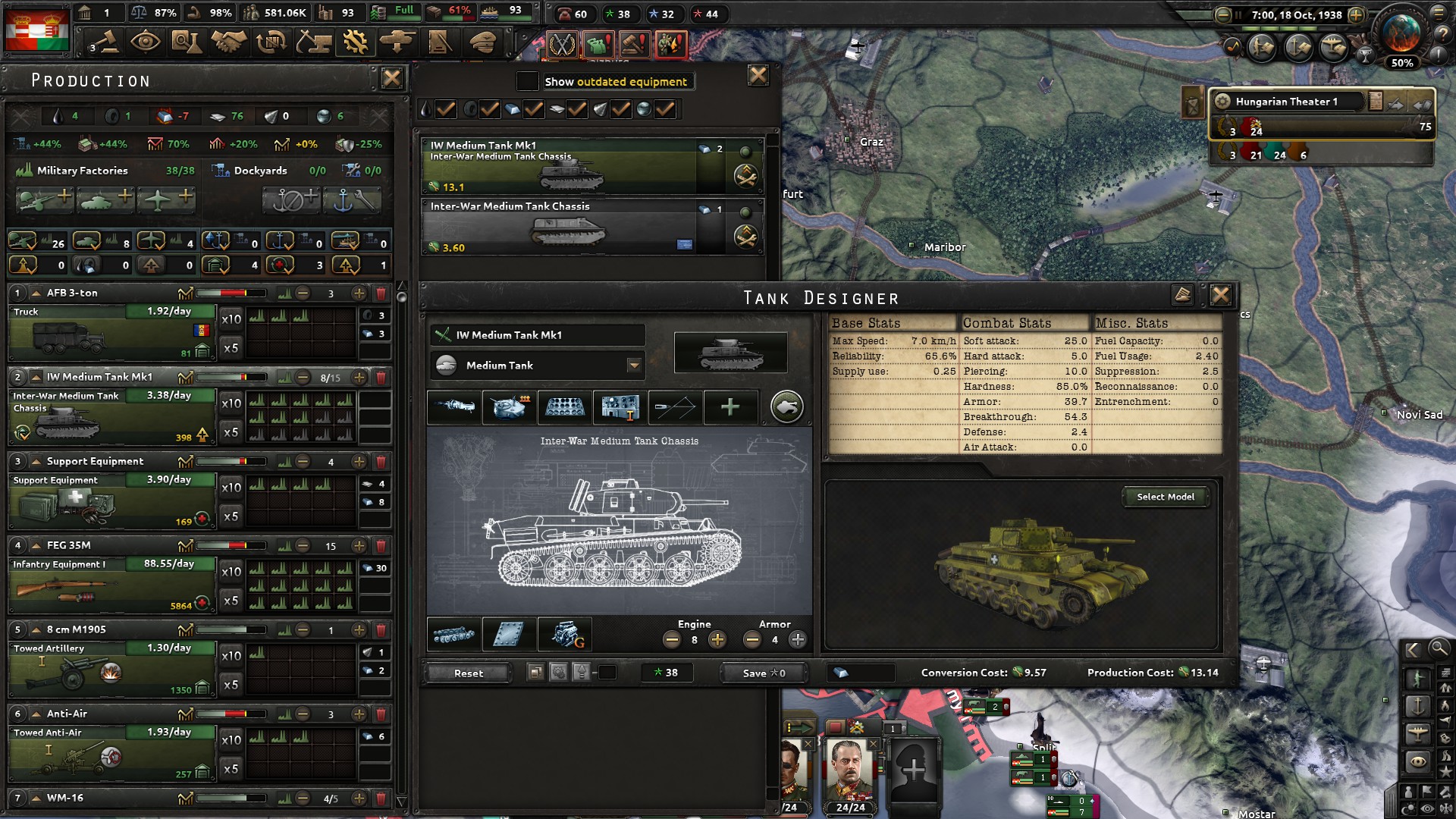The image size is (1456, 819).
Task: Click the Select Model button
Action: click(1165, 497)
